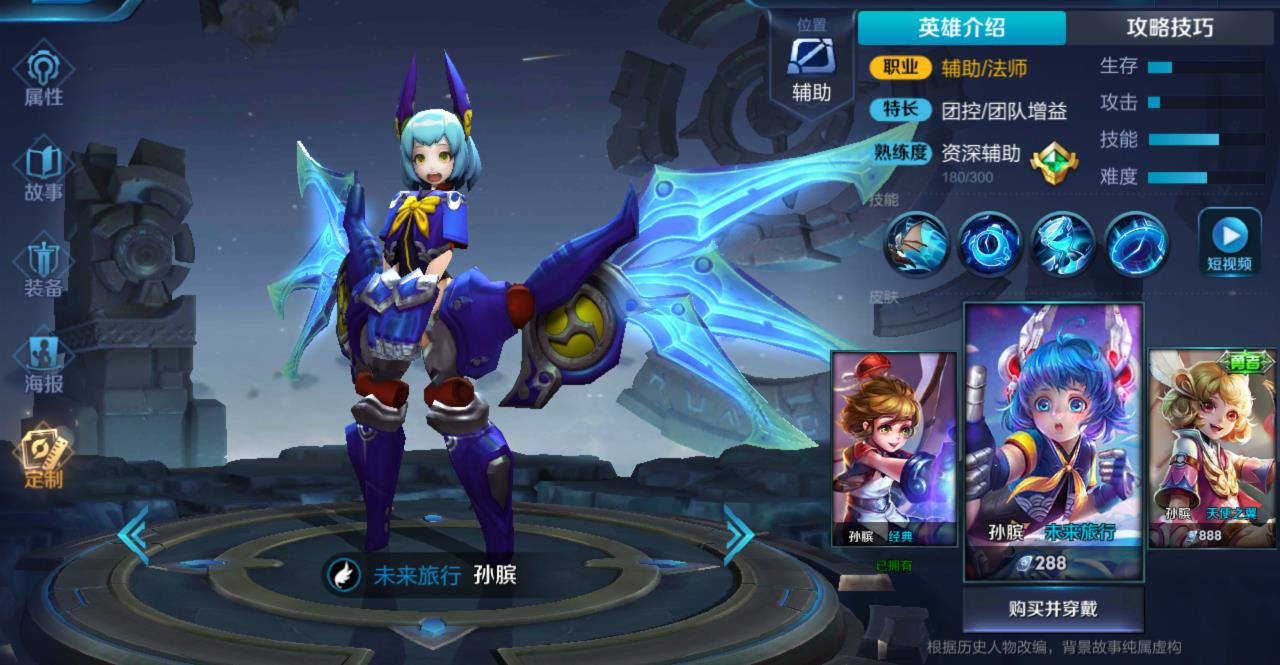Screen dimensions: 1280x665
Task: Click the 资深辅助 proficiency emblem
Action: 1048,160
